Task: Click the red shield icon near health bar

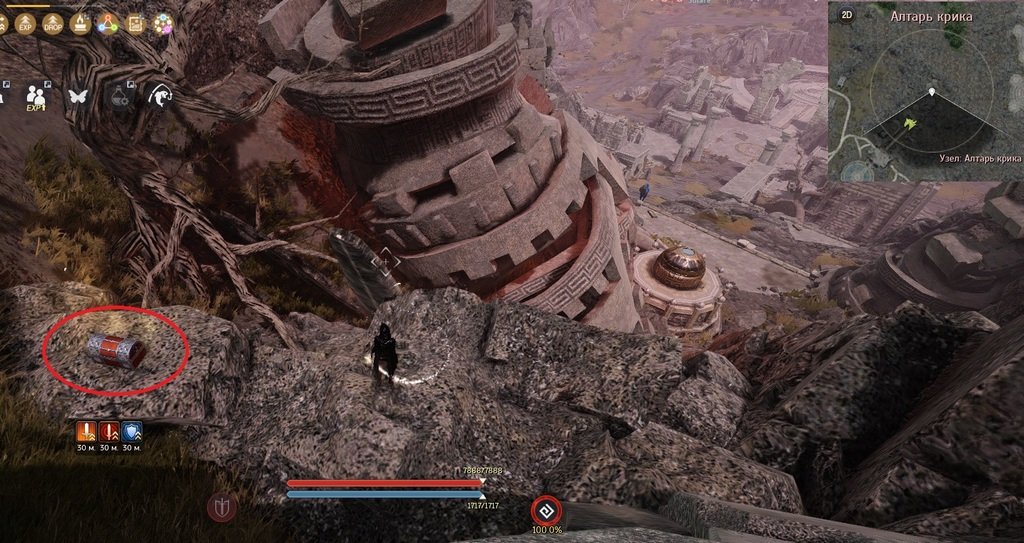Action: [222, 508]
